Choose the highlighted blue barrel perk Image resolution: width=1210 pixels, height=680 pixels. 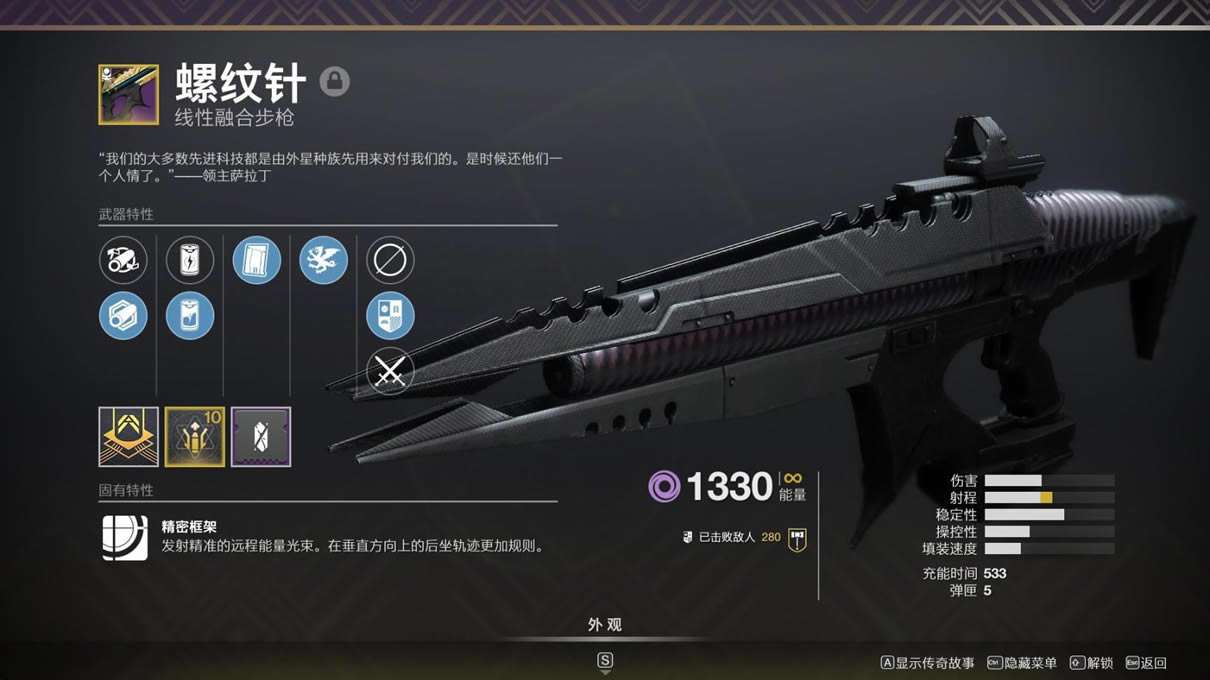click(x=123, y=317)
